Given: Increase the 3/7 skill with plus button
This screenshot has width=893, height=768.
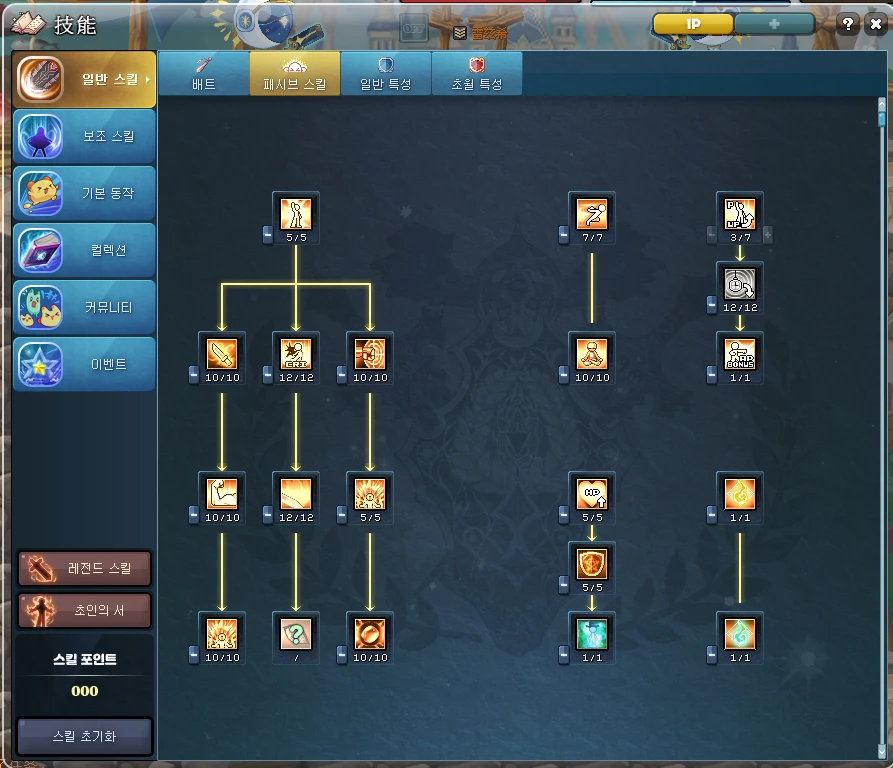Looking at the screenshot, I should click(768, 234).
